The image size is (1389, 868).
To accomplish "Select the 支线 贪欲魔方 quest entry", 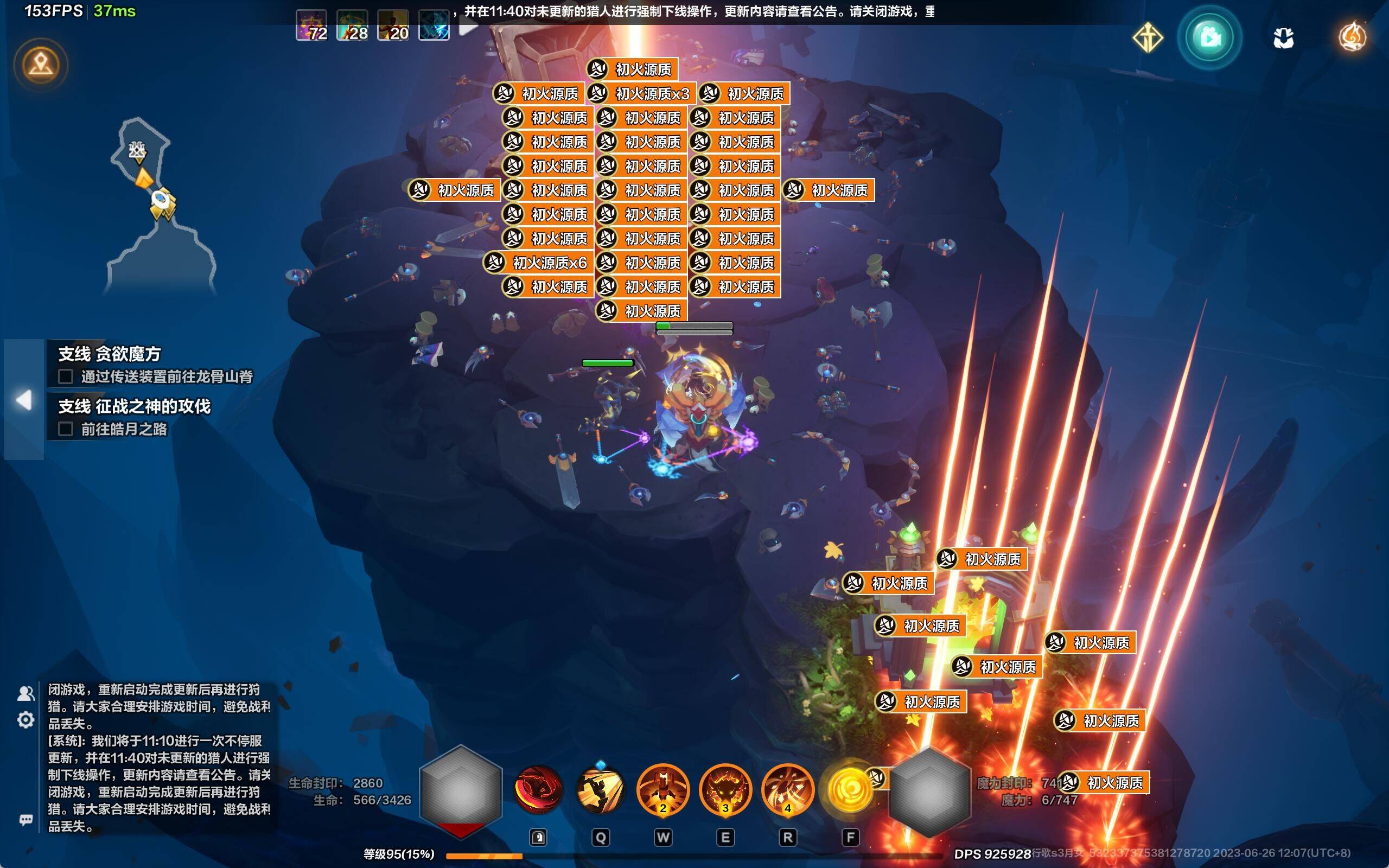I will 110,354.
